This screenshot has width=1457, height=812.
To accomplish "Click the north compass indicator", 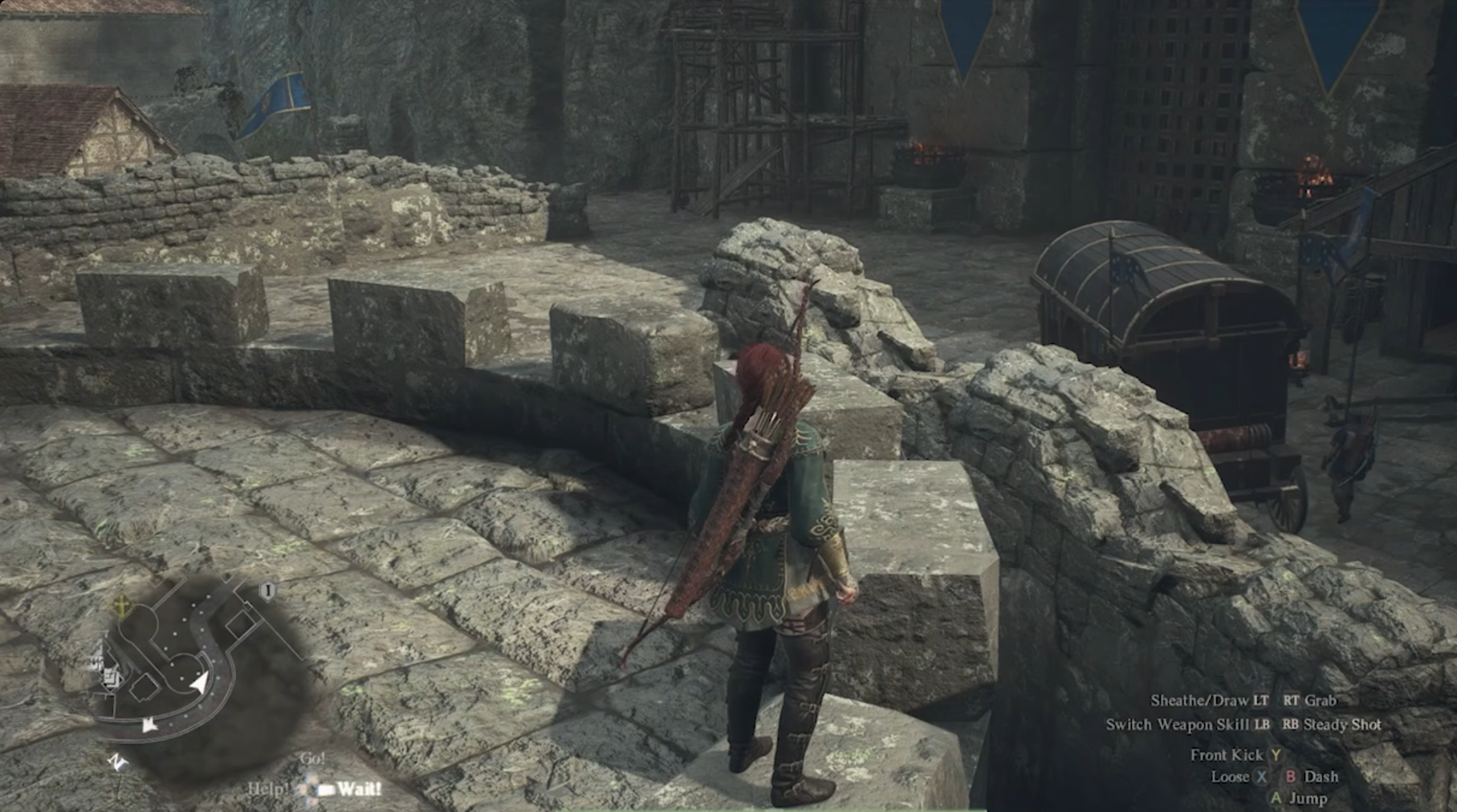I will 117,761.
